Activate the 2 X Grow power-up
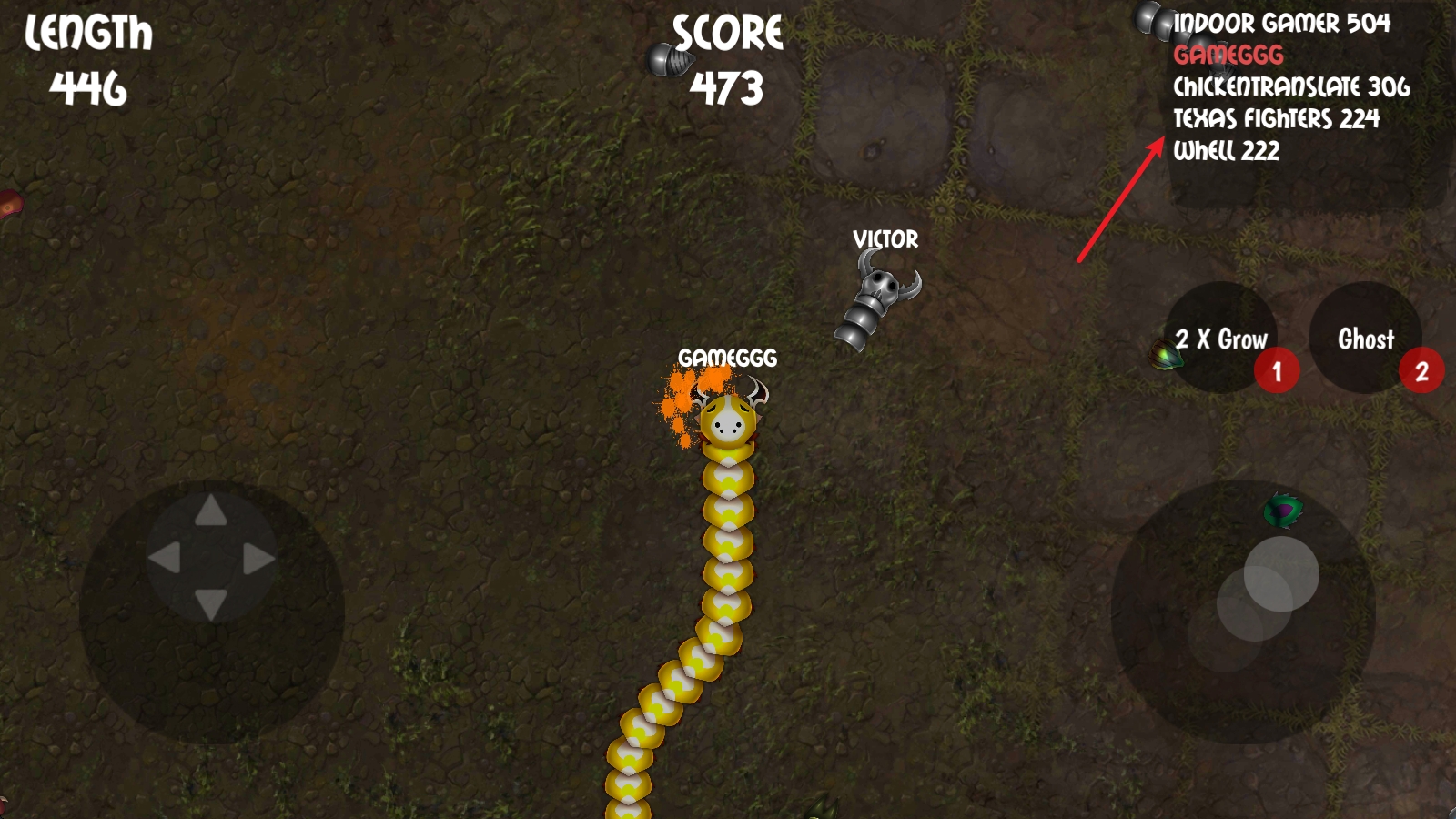Screen dimensions: 1456x819 [1221, 339]
